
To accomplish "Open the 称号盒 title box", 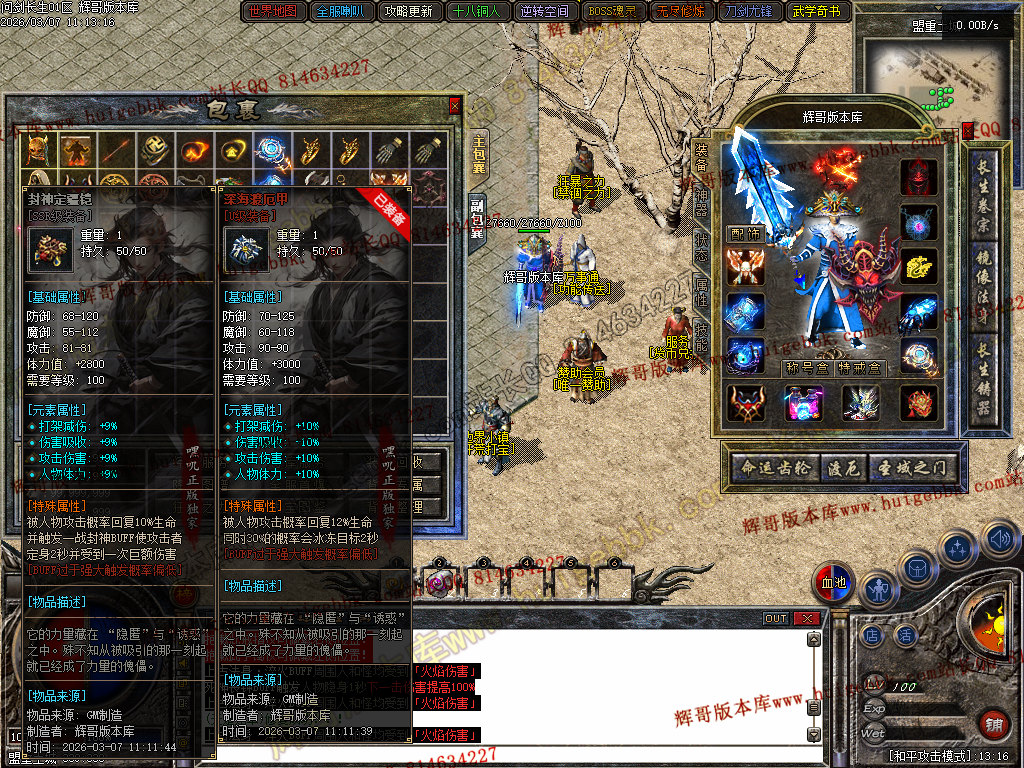I will coord(806,368).
